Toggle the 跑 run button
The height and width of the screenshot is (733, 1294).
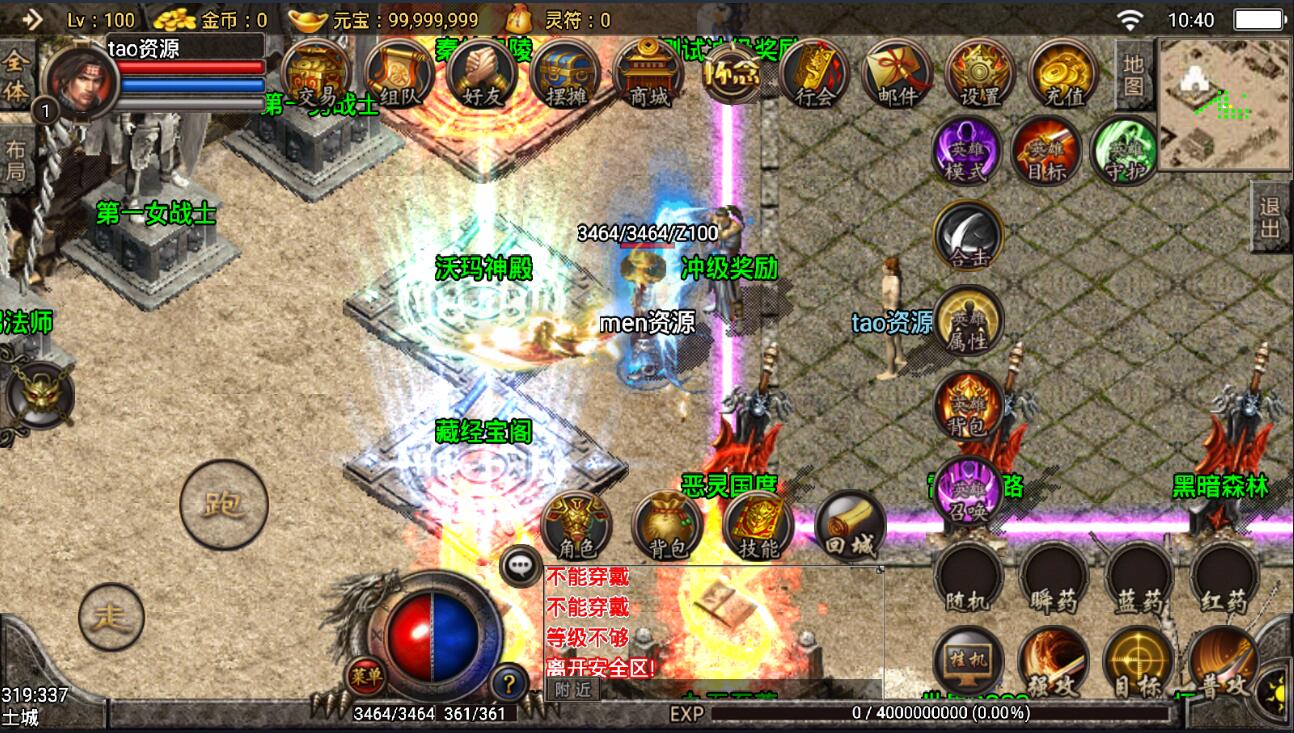pyautogui.click(x=223, y=504)
